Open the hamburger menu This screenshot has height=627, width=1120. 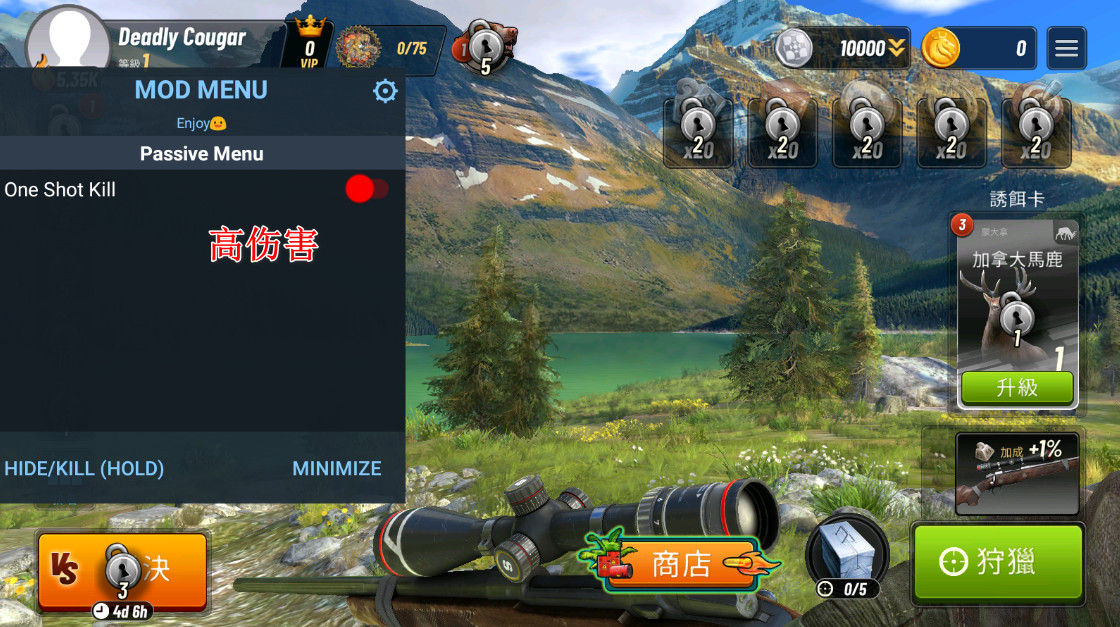point(1066,48)
